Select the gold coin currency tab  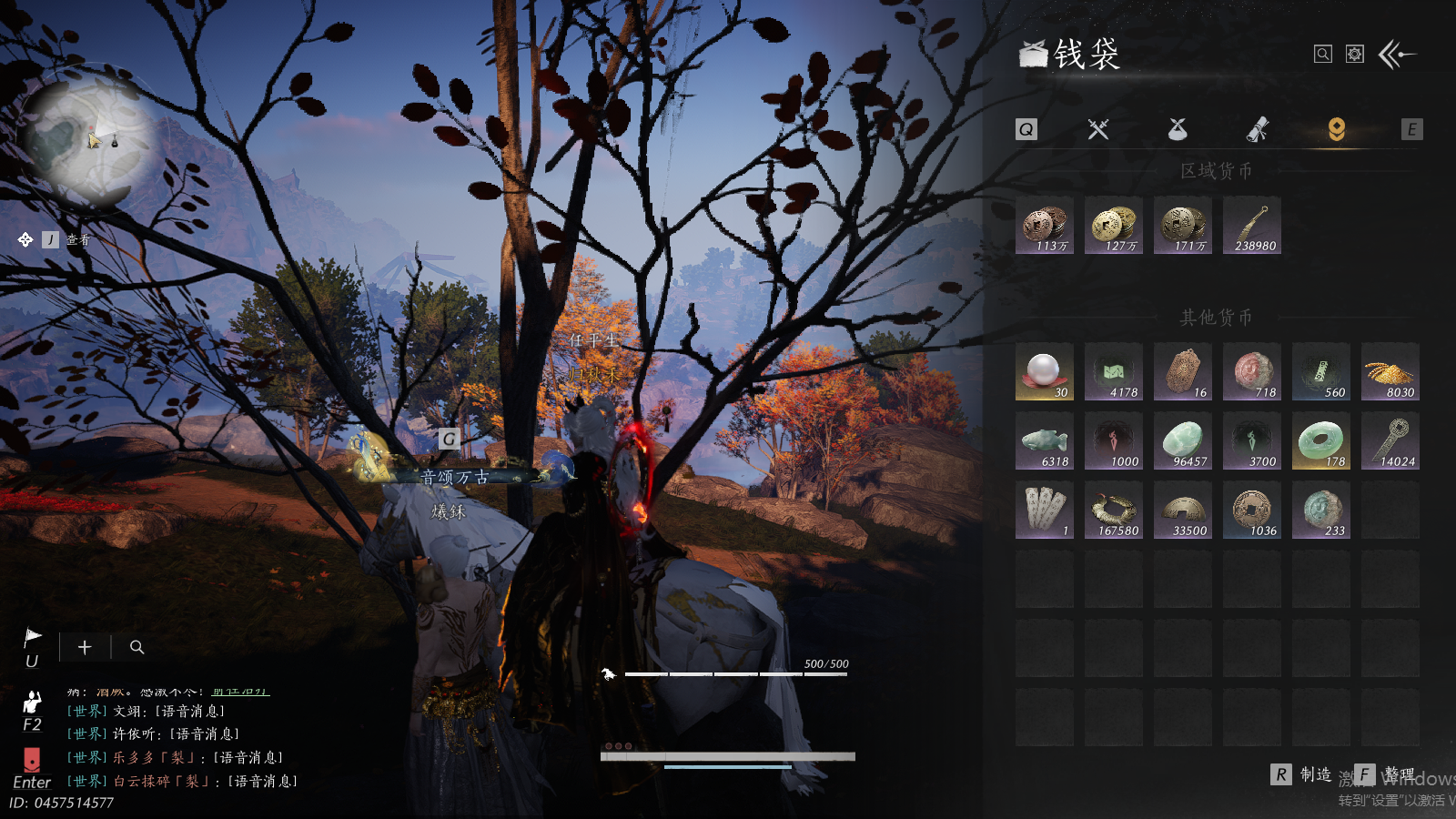[1336, 129]
